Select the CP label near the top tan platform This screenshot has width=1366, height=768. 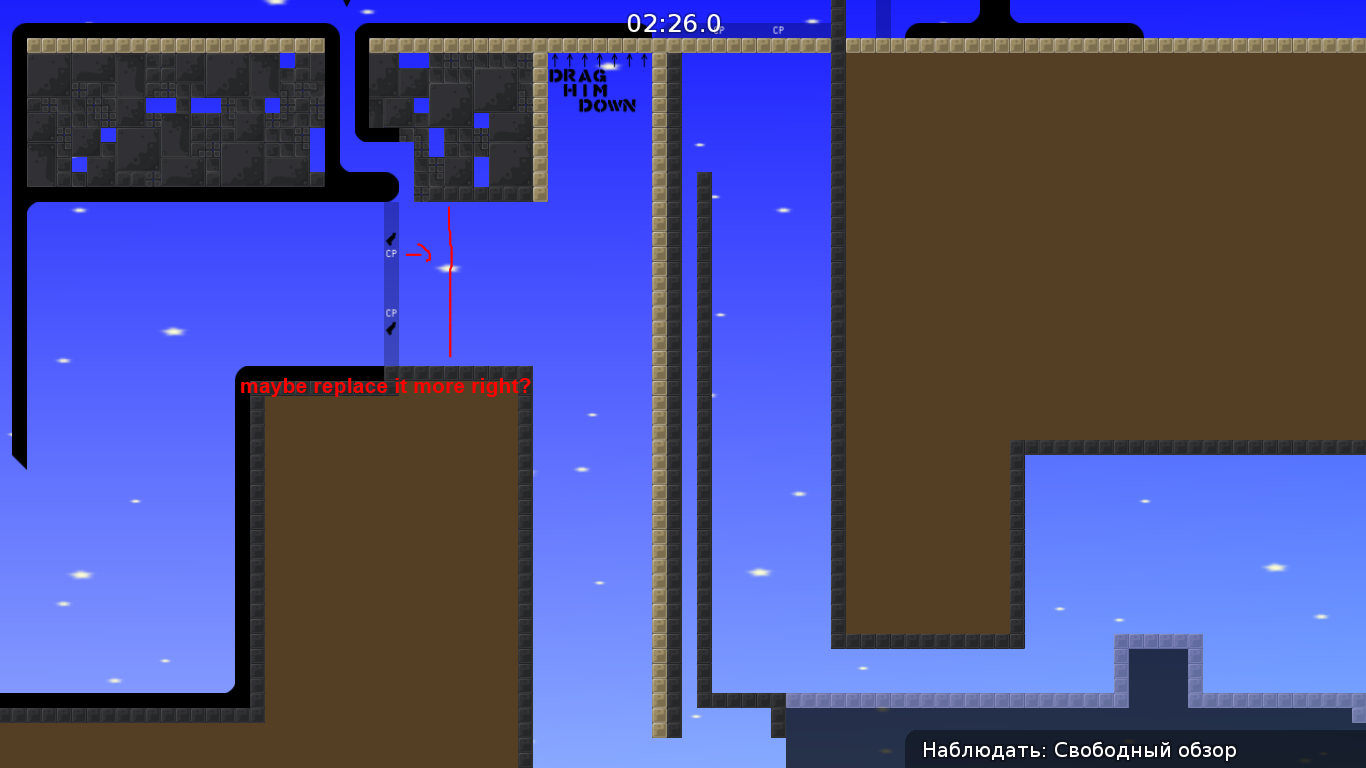719,30
